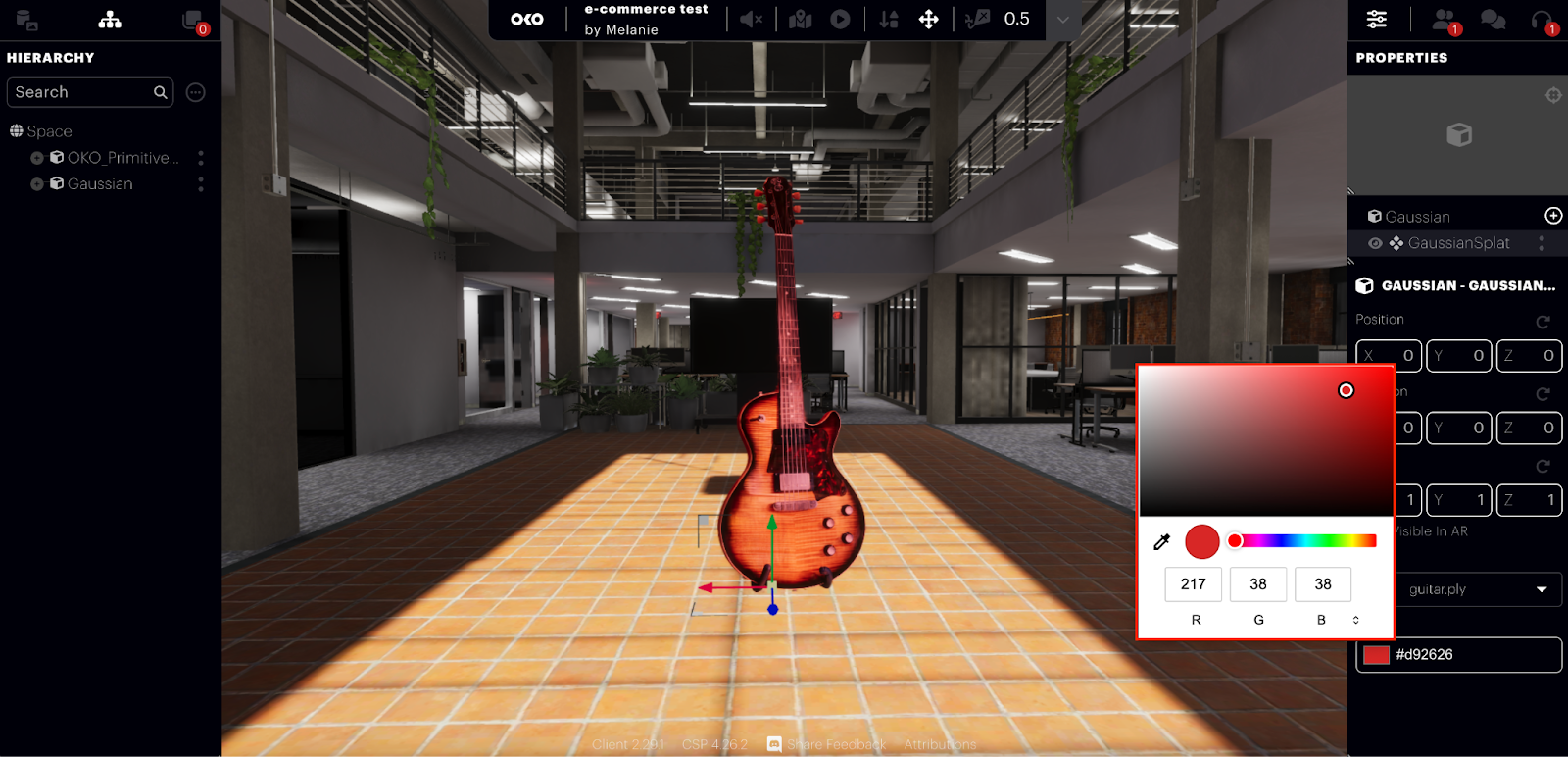Open the chat bubbles panel
The image size is (1568, 757).
pyautogui.click(x=1493, y=20)
